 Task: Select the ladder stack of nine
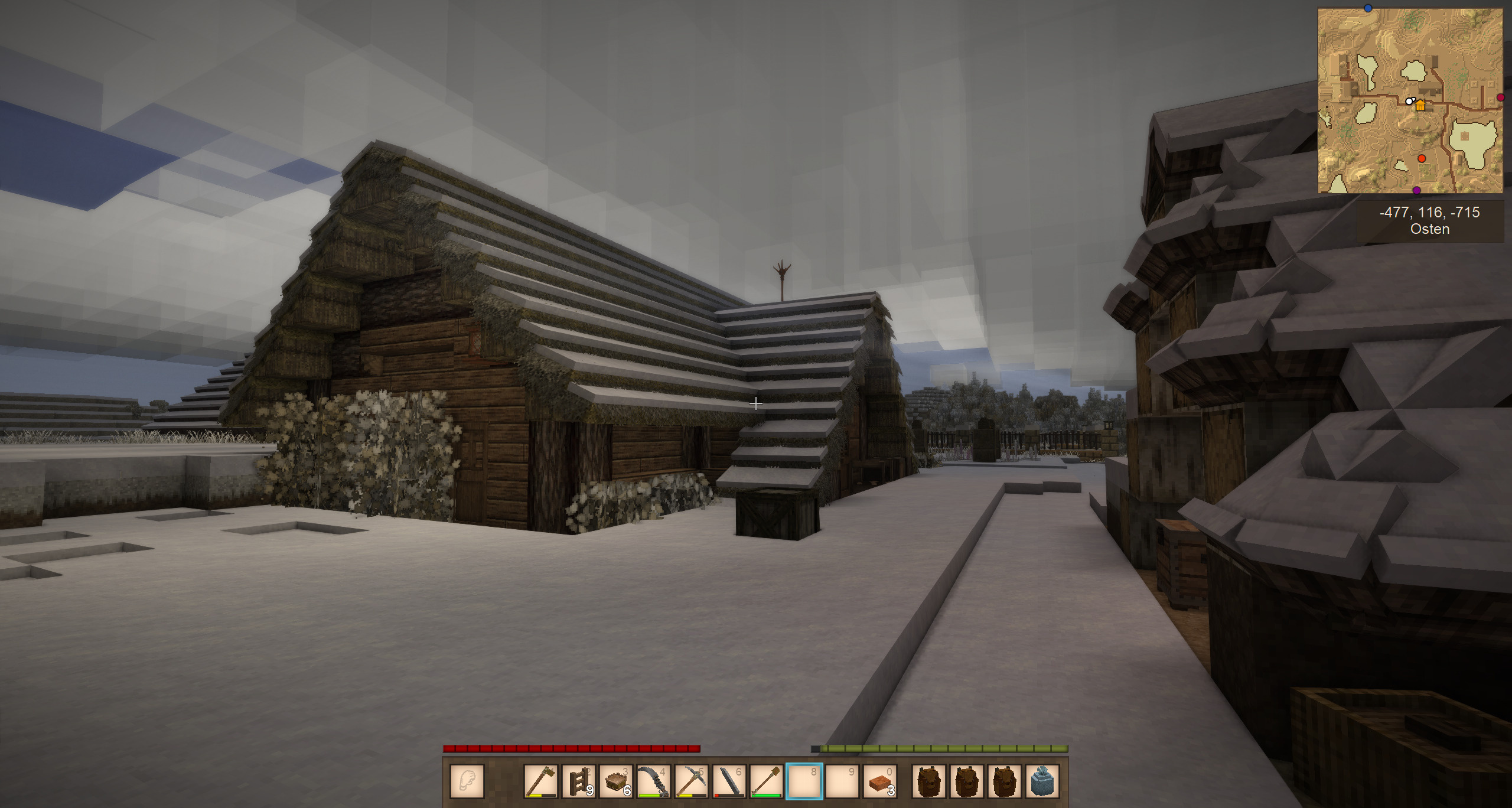pyautogui.click(x=578, y=781)
